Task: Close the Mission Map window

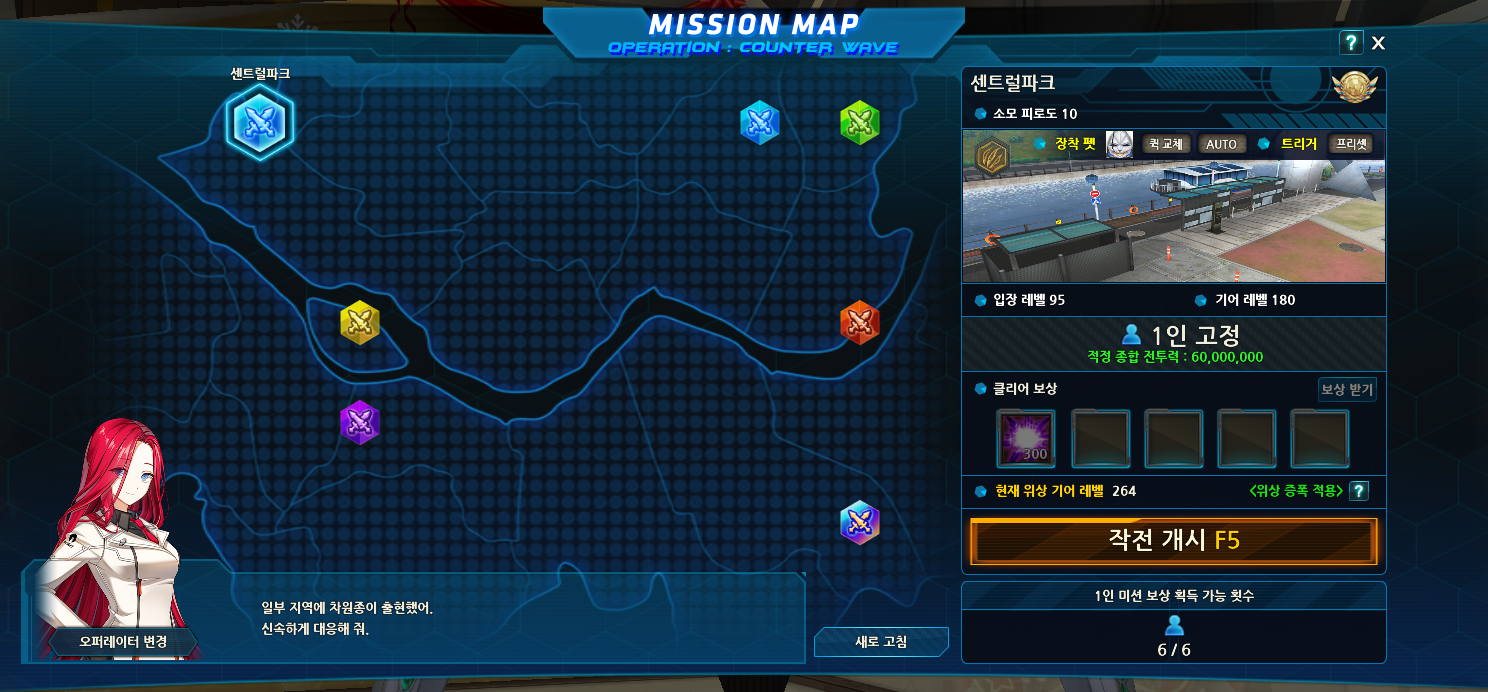Action: pos(1378,43)
